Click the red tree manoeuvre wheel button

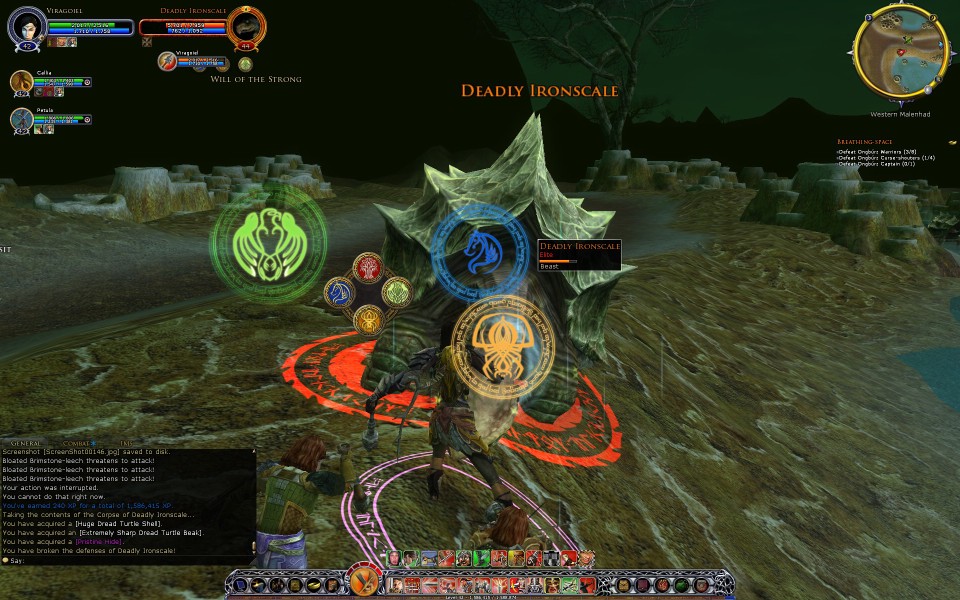click(x=368, y=267)
